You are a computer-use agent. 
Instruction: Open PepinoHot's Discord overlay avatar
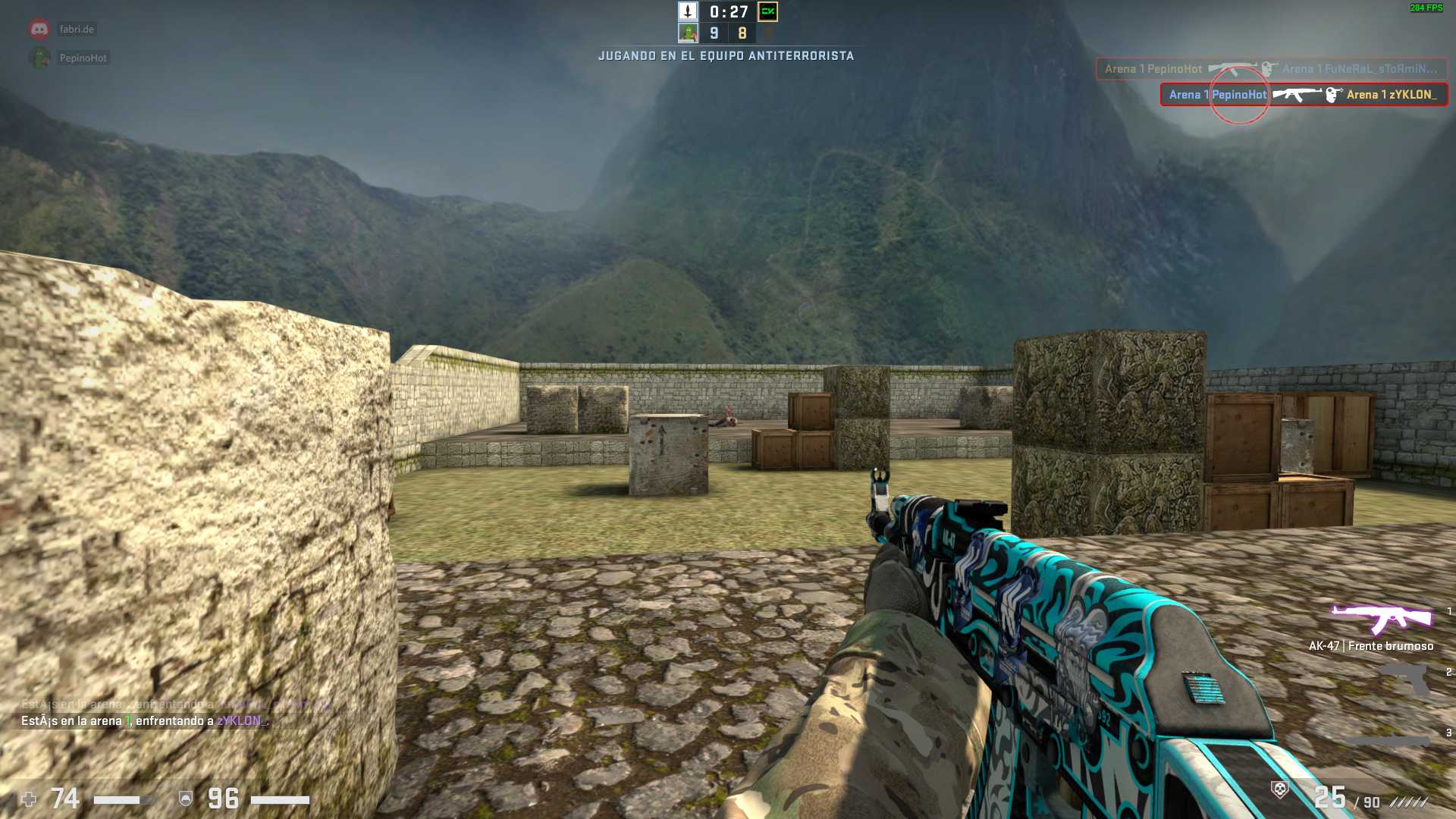(39, 58)
